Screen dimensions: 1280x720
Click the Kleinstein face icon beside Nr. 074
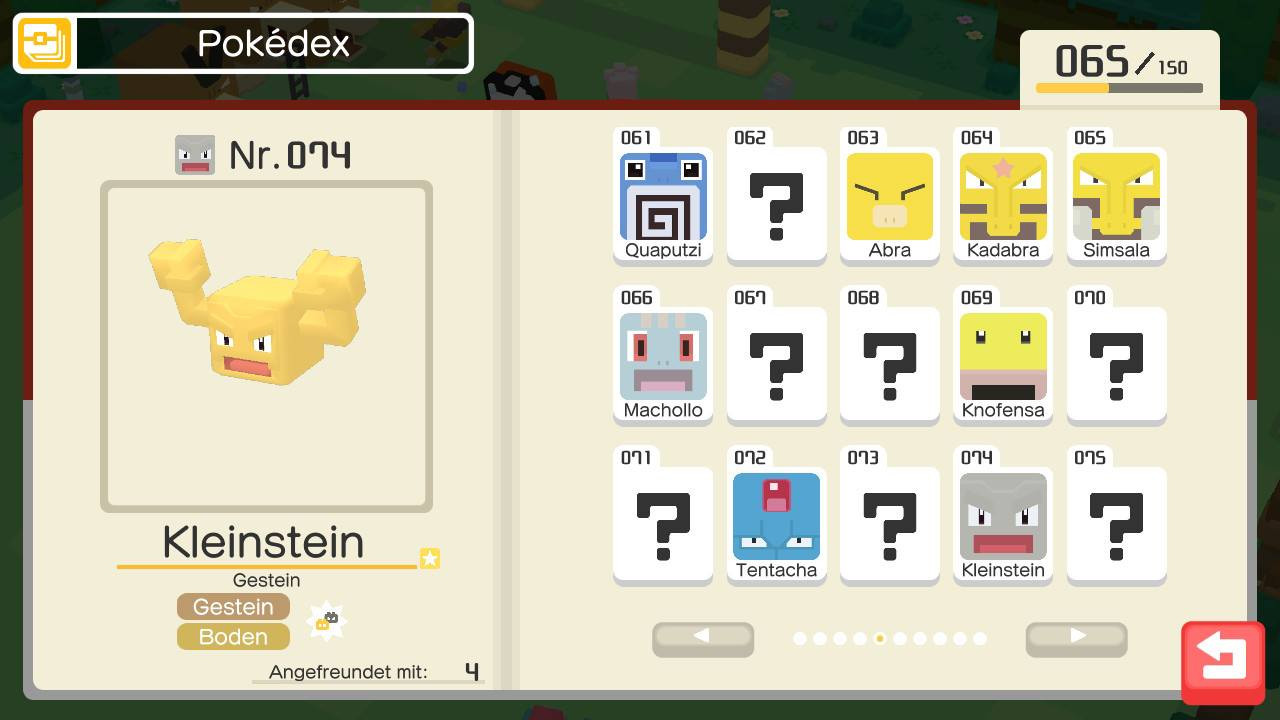point(195,155)
